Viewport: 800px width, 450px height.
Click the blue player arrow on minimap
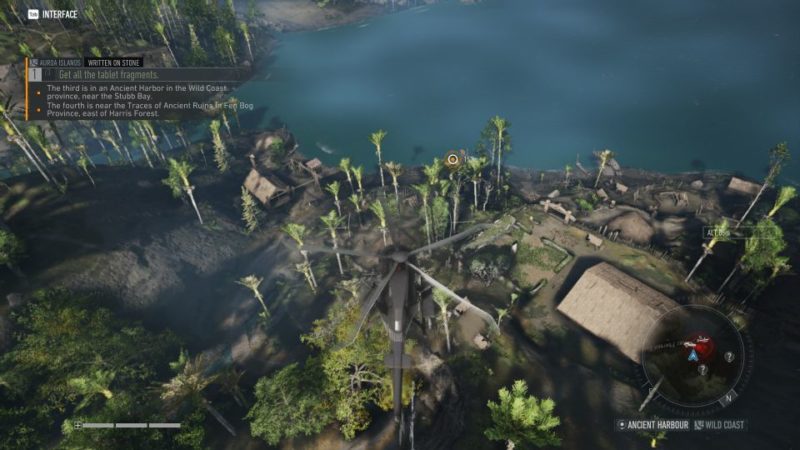point(691,355)
